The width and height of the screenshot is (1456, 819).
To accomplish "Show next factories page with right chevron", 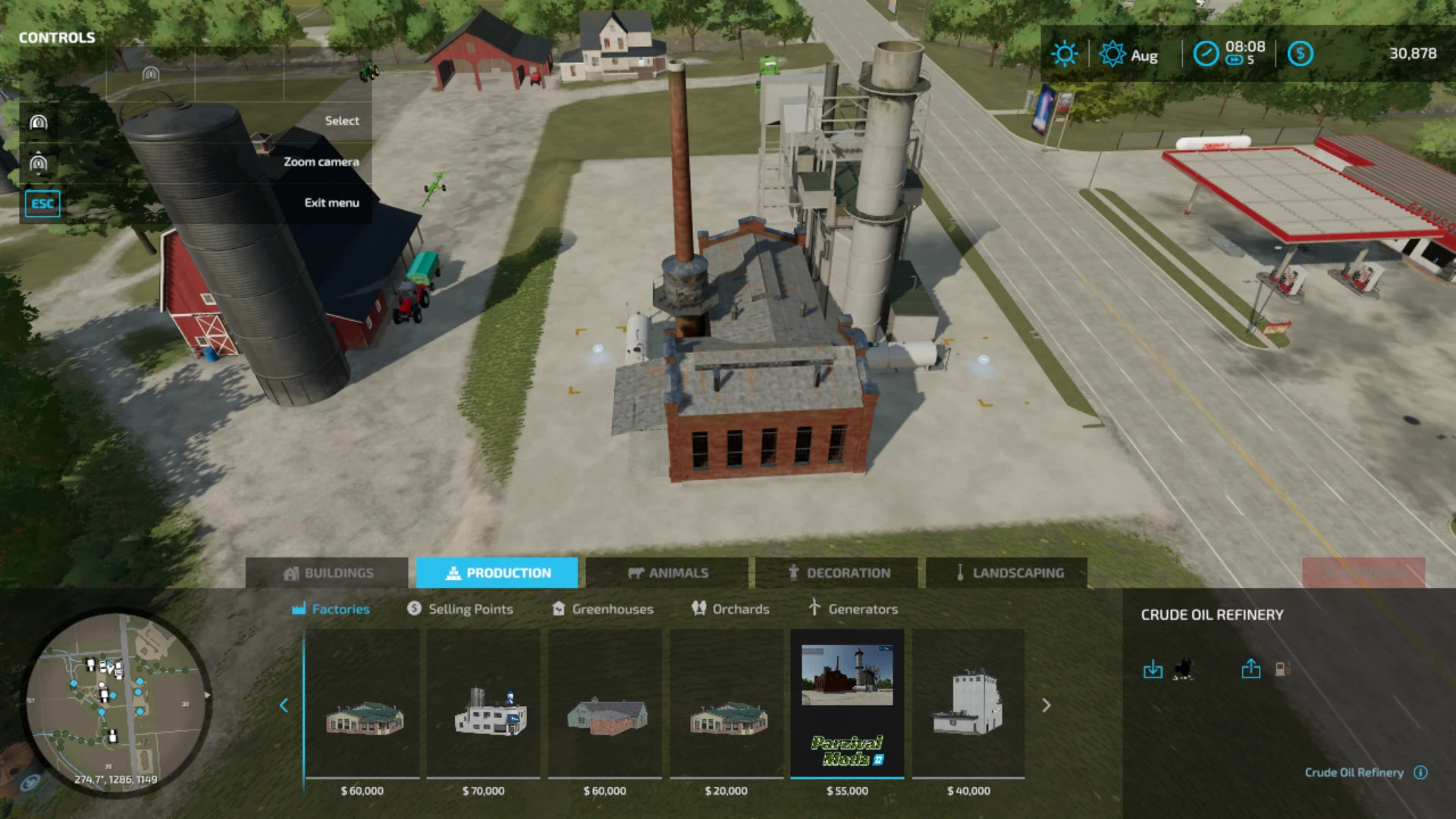I will point(1047,705).
